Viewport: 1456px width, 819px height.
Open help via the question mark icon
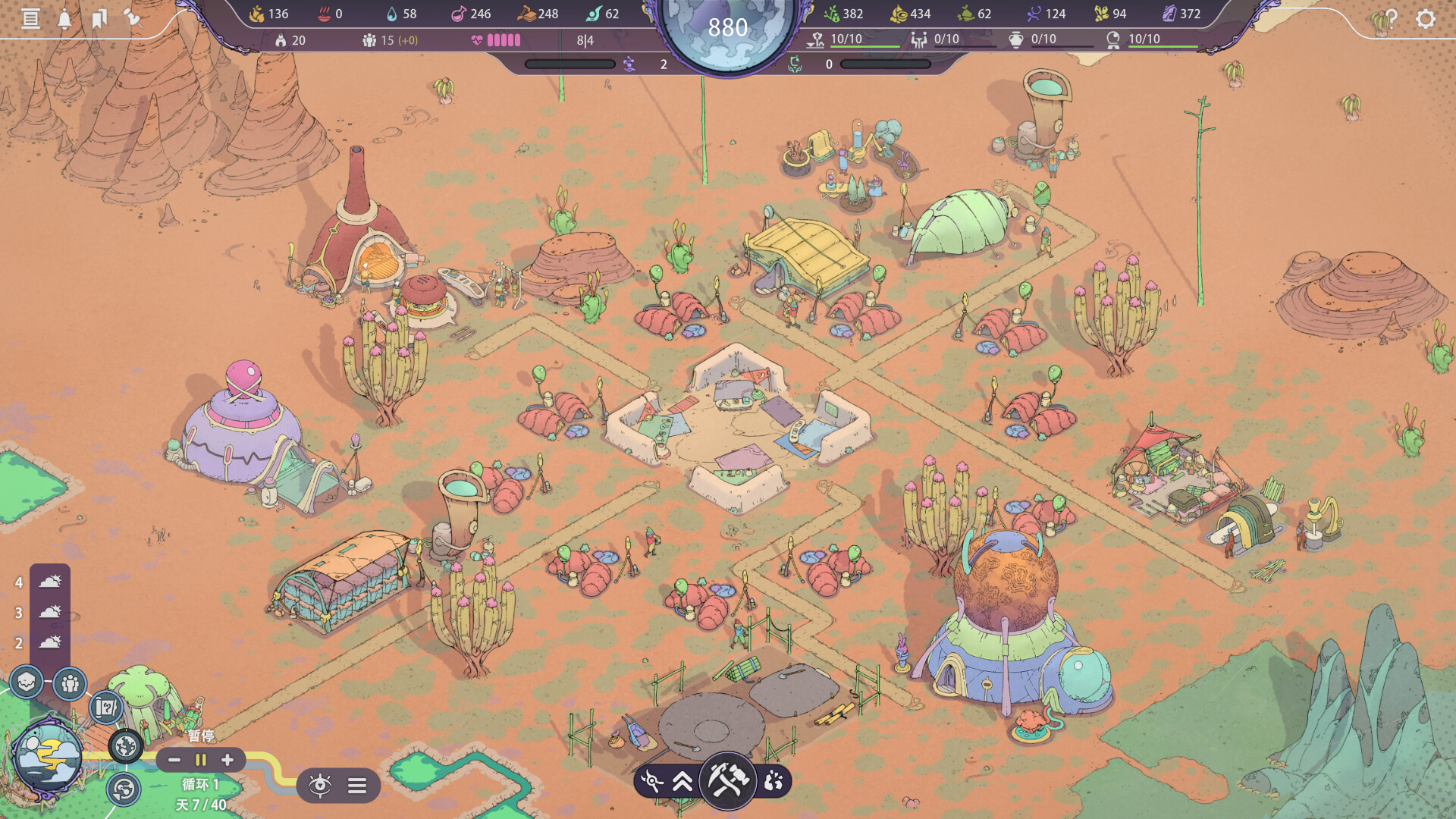tap(1390, 18)
